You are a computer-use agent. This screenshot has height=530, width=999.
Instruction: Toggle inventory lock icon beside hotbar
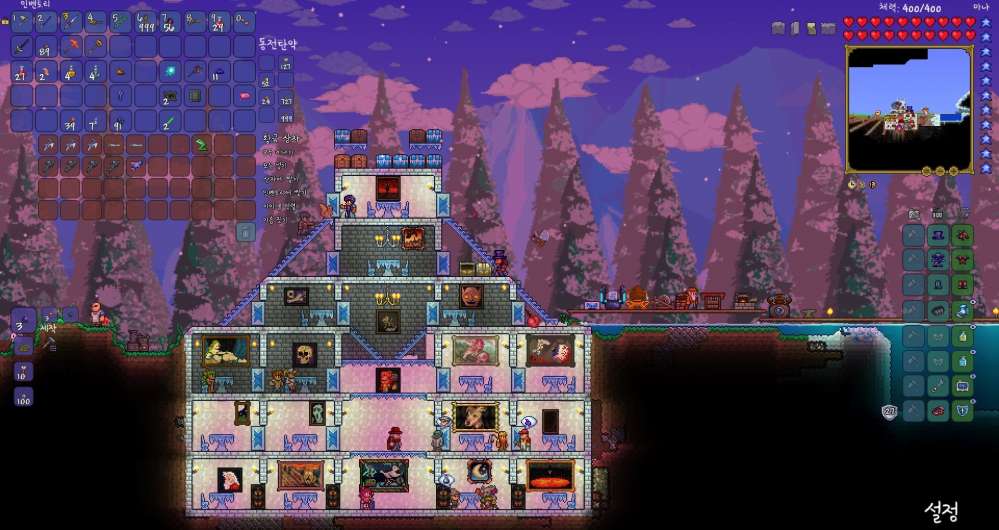coord(6,21)
